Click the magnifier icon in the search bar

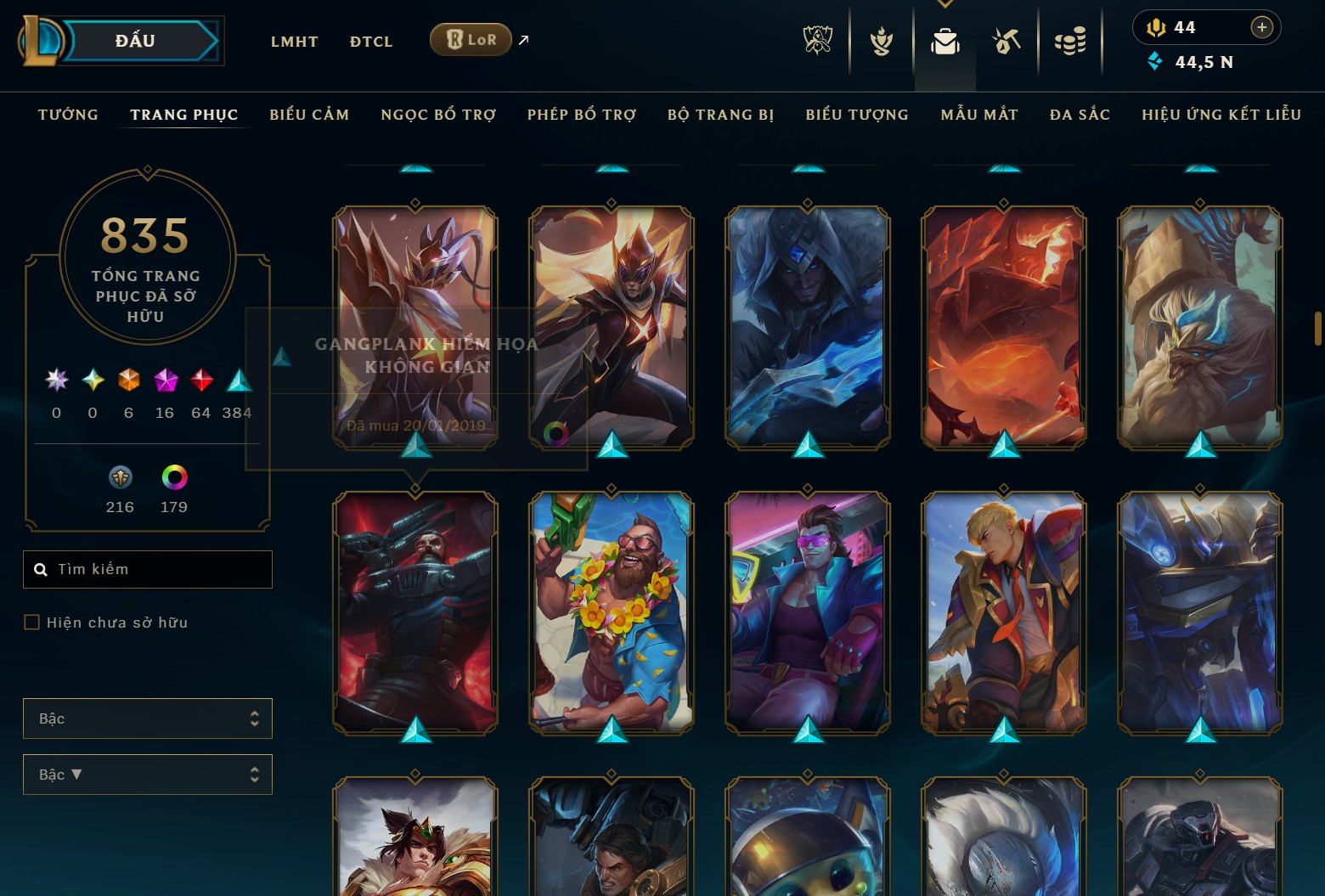pyautogui.click(x=41, y=569)
